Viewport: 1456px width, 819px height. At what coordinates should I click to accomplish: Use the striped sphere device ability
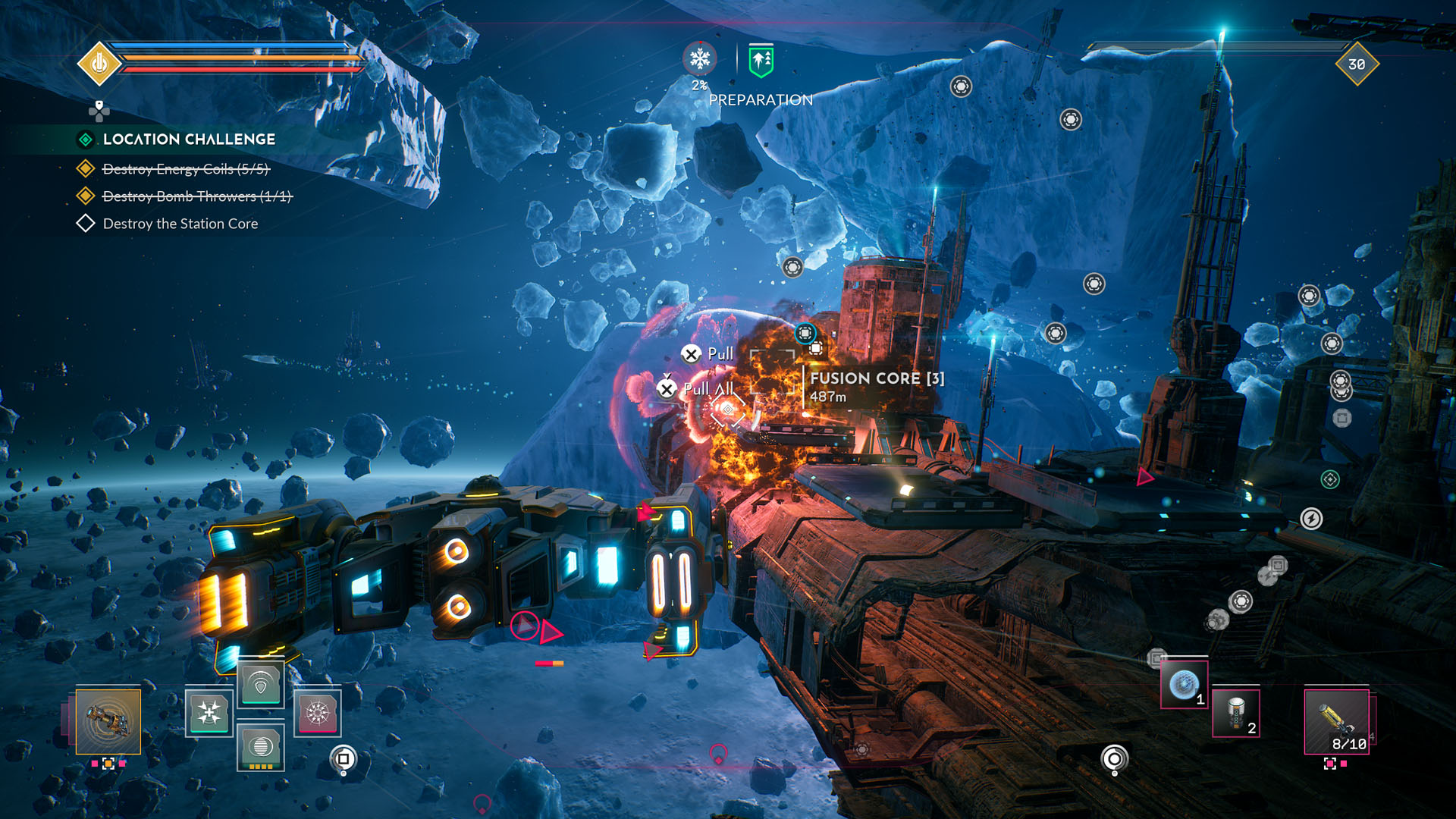pos(260,746)
